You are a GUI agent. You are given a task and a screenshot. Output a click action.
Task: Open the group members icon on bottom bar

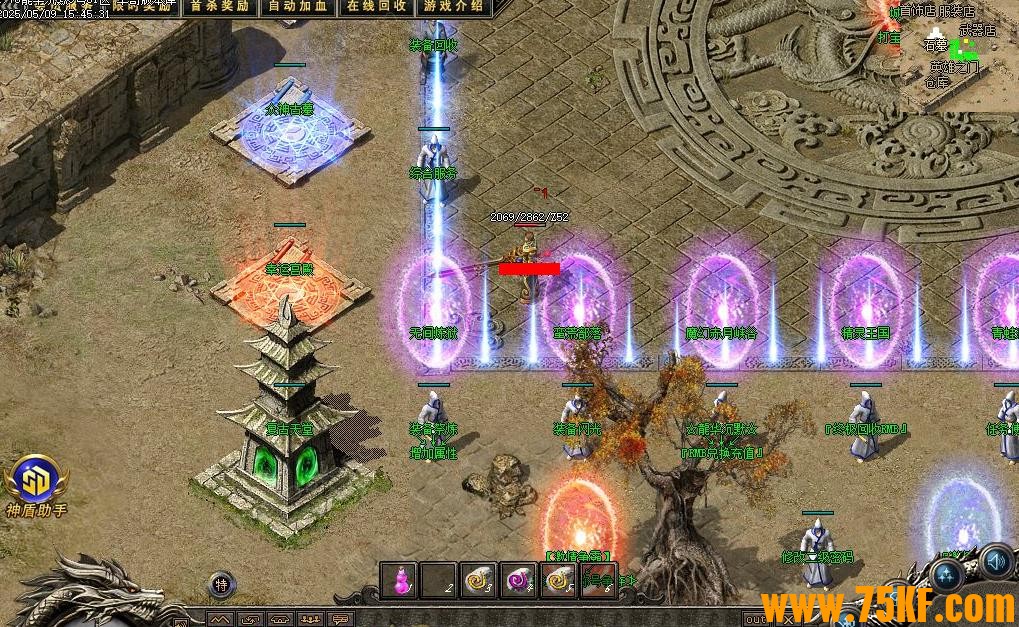coord(312,619)
